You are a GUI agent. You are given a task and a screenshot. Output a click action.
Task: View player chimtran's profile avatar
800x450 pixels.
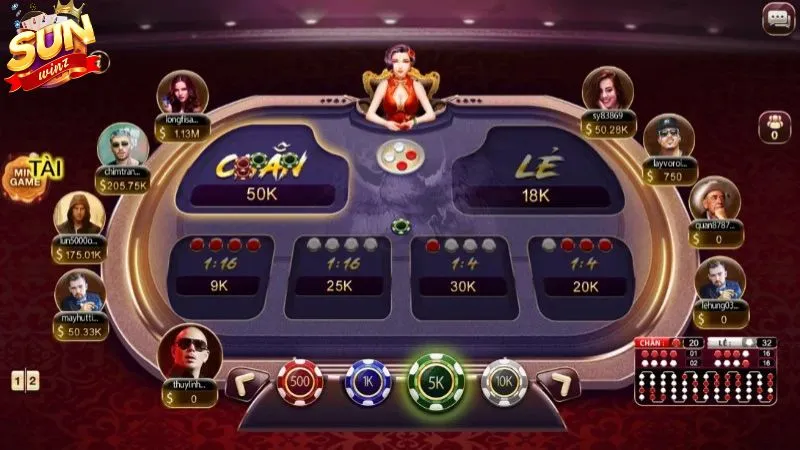(122, 147)
